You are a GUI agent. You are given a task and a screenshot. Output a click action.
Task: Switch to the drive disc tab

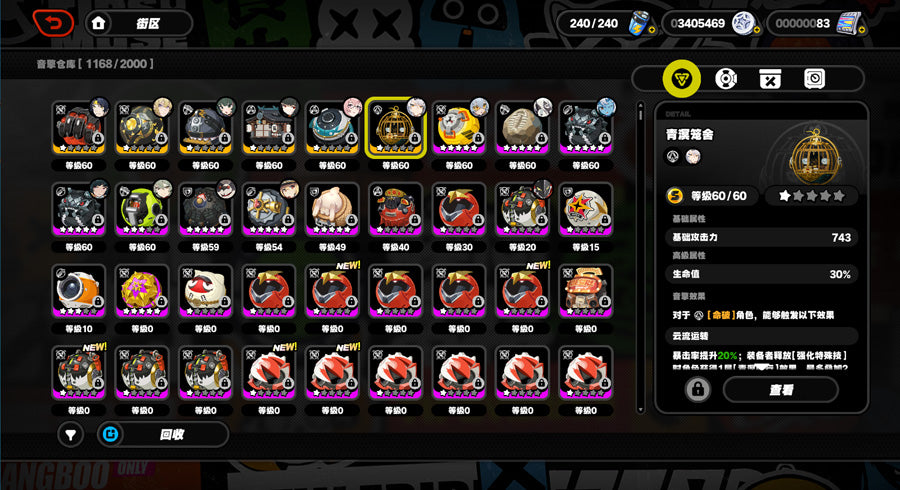pos(726,79)
